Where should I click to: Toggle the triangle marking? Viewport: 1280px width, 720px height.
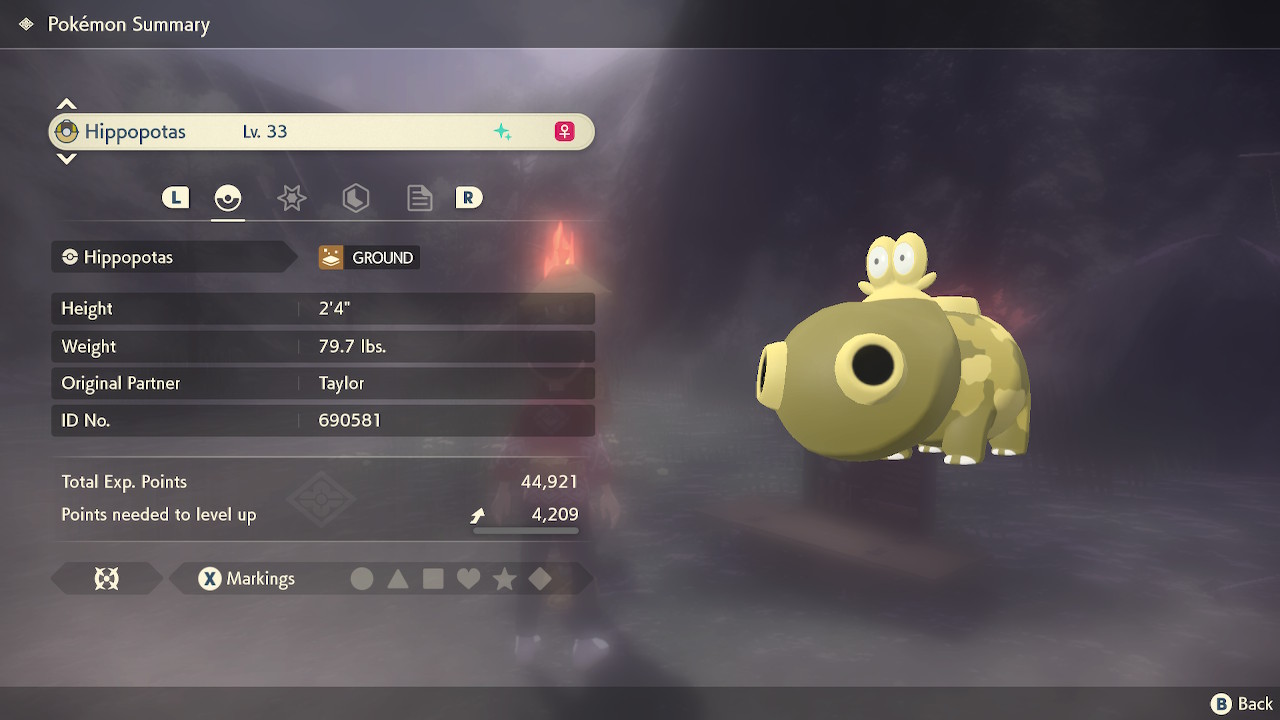pyautogui.click(x=398, y=579)
